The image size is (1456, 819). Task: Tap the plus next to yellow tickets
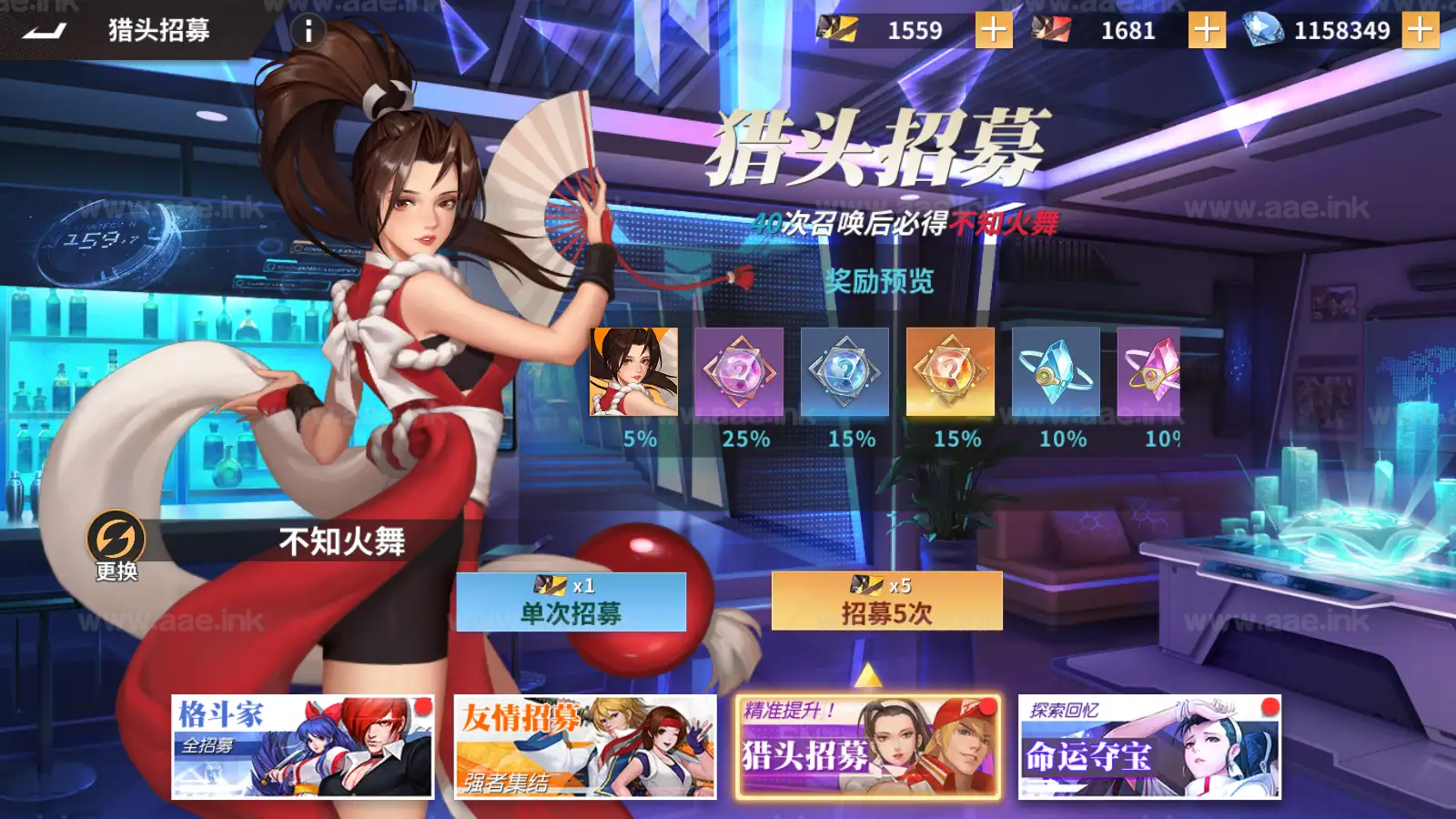(996, 28)
